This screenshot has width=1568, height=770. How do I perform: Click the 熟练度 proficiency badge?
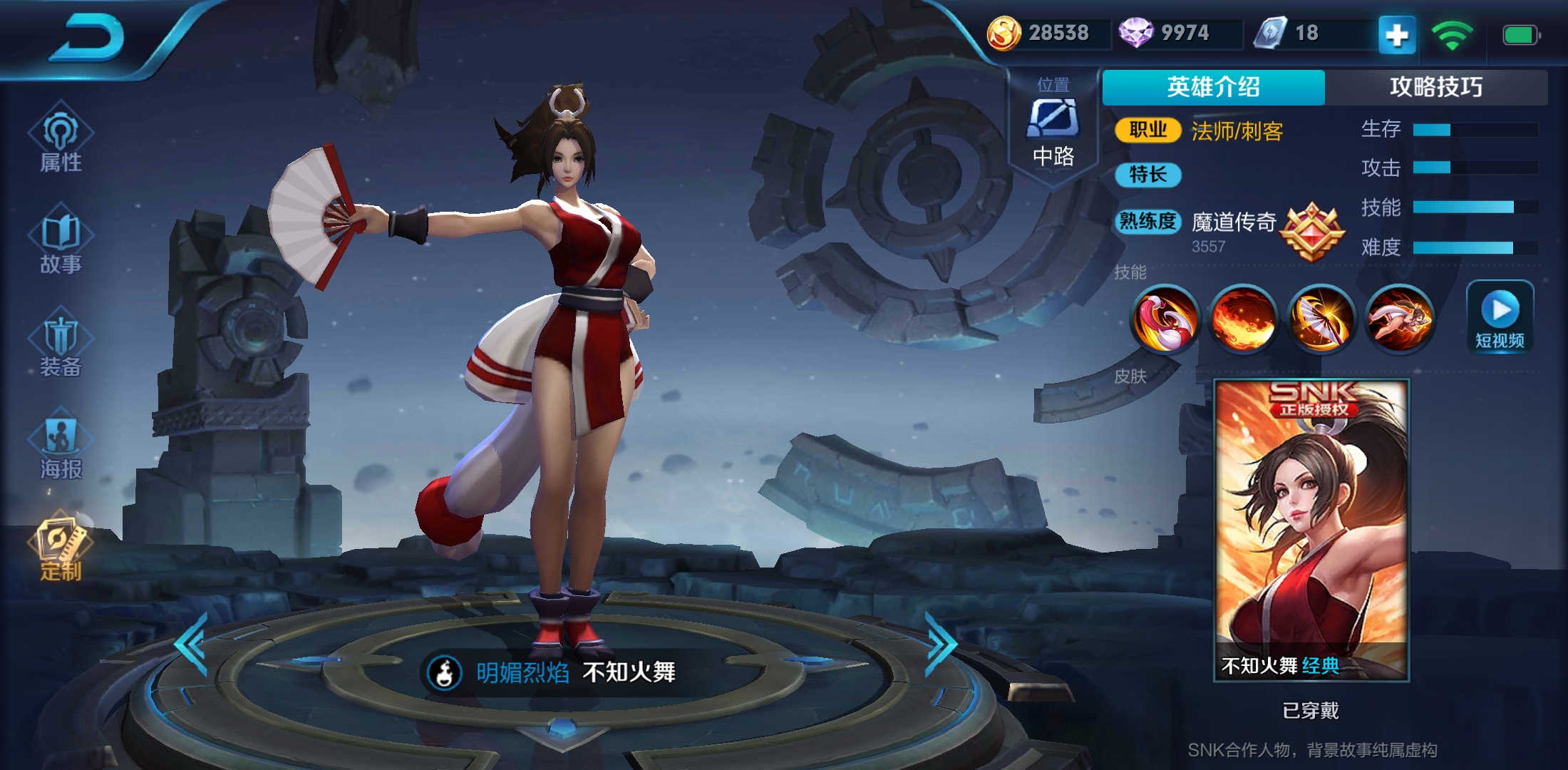click(1148, 222)
